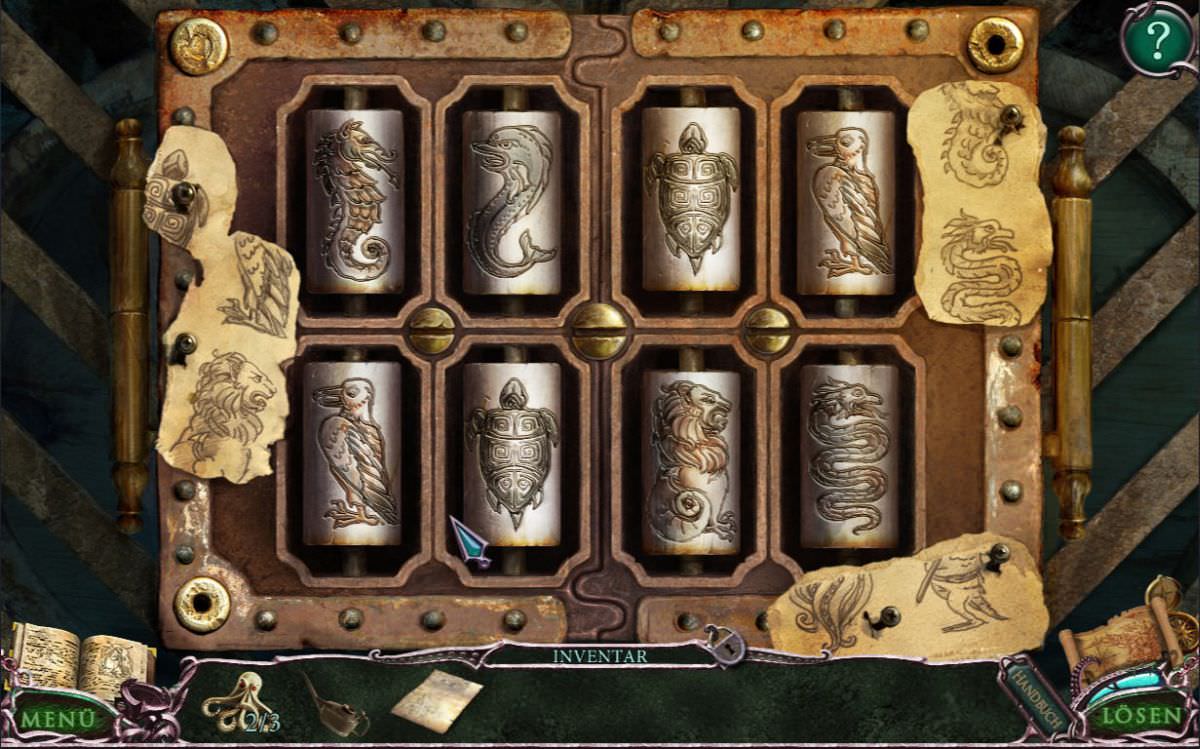Select the paper note in inventory
This screenshot has width=1200, height=749.
click(x=436, y=699)
